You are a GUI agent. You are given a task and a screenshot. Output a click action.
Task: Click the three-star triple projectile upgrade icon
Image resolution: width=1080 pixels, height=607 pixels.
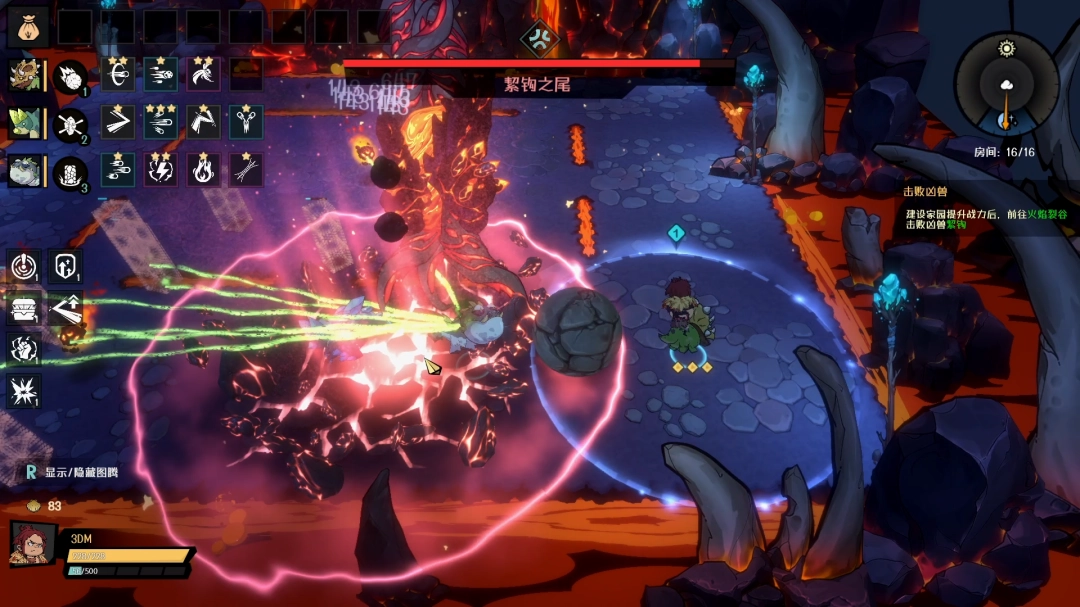tap(161, 122)
